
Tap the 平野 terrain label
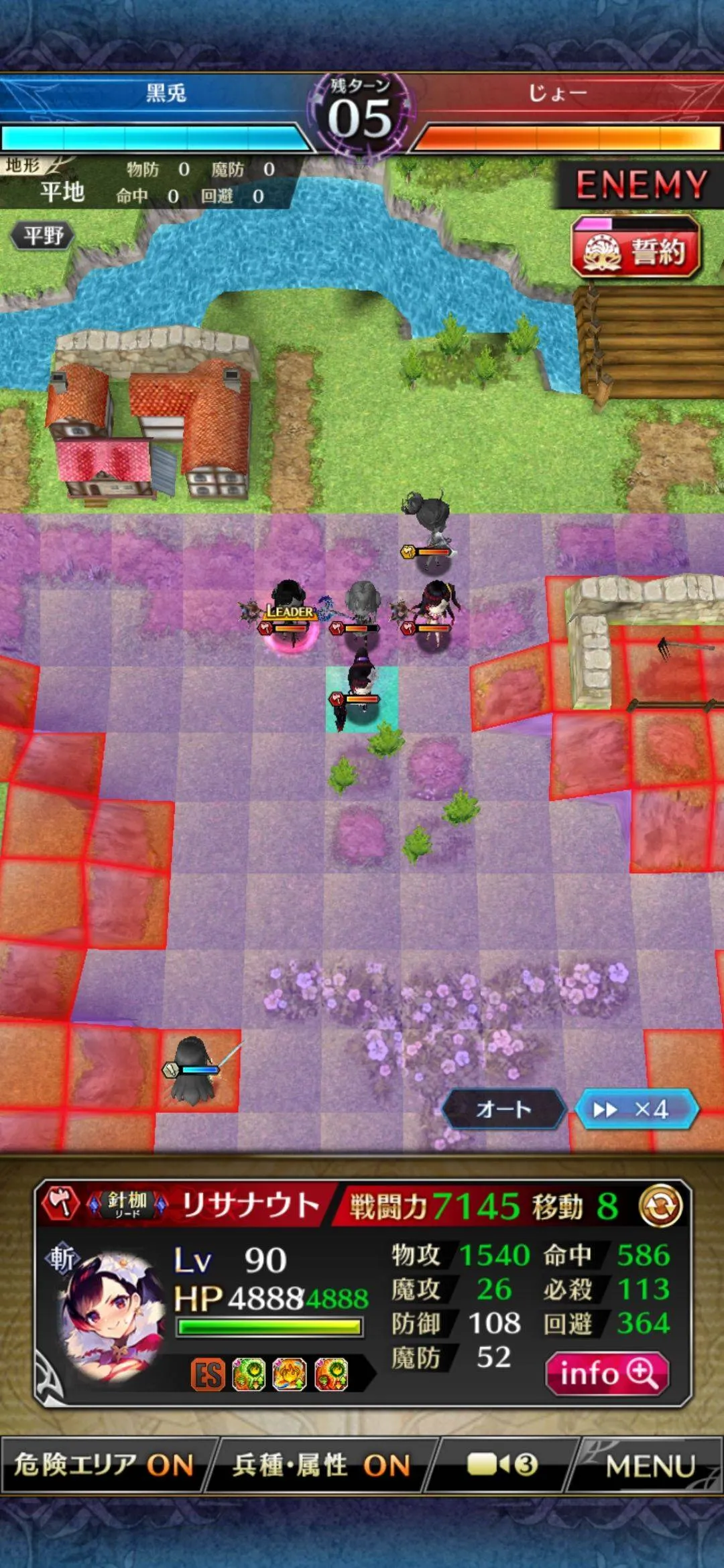(43, 235)
